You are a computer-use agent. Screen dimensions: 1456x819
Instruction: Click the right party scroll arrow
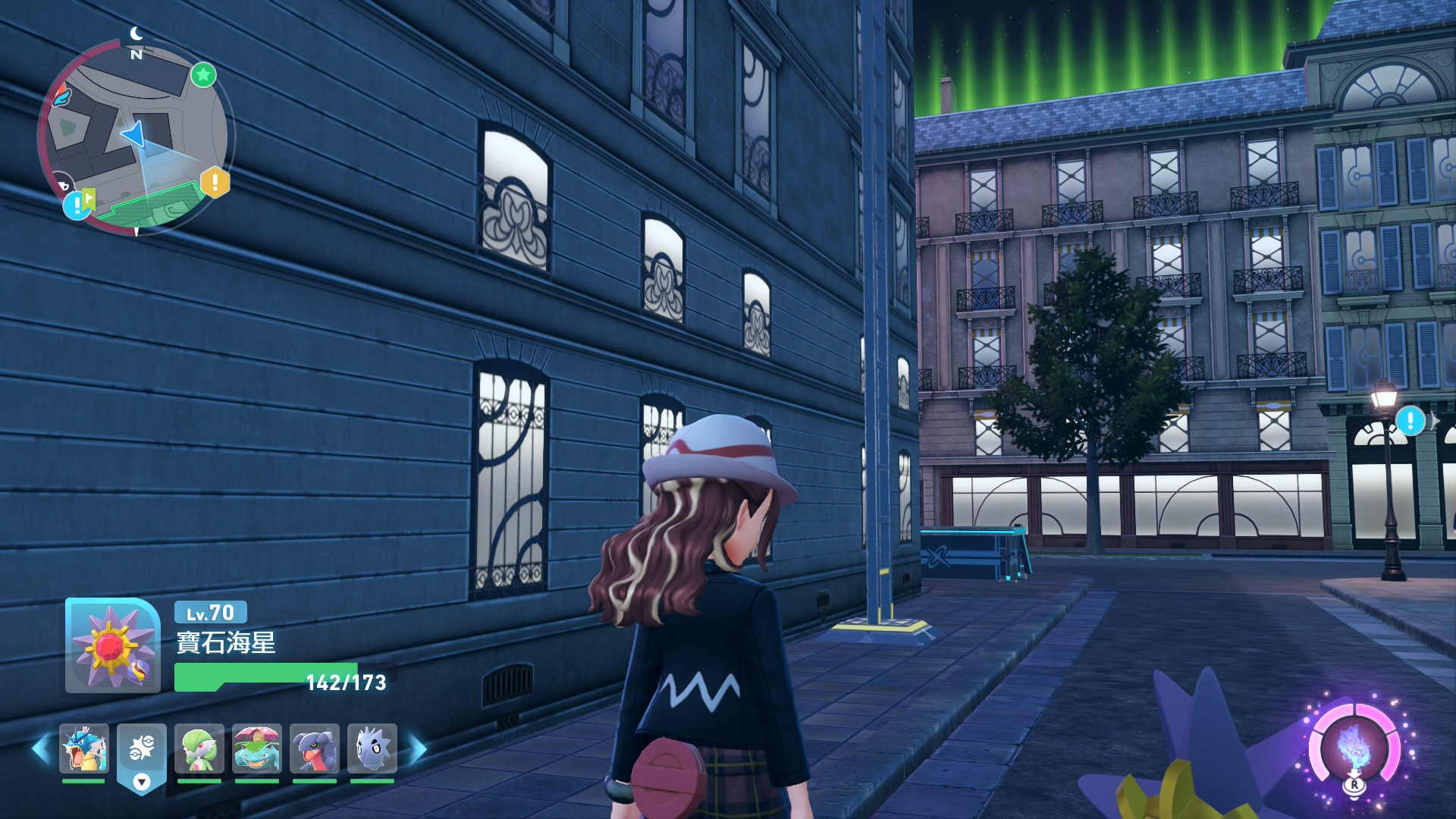click(x=418, y=749)
